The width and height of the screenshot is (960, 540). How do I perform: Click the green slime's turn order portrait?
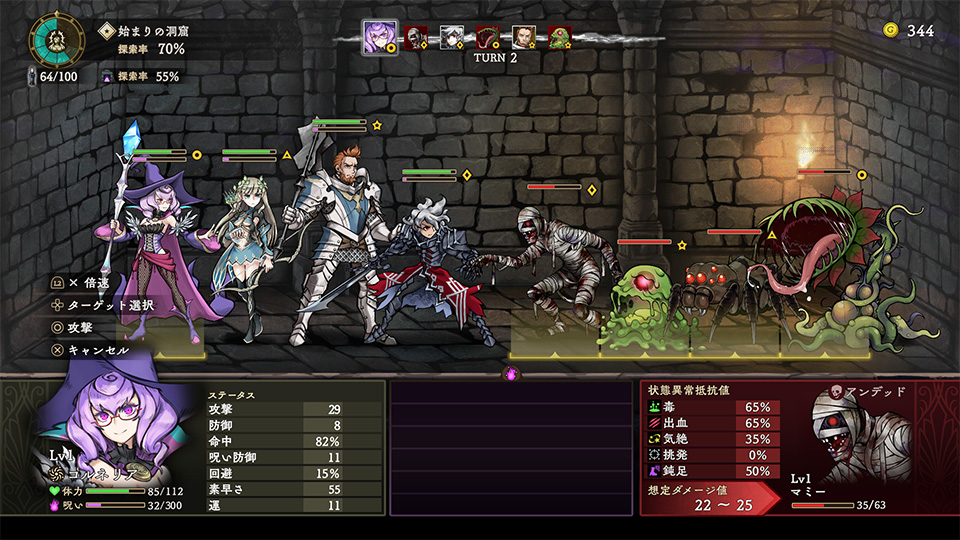tap(559, 38)
